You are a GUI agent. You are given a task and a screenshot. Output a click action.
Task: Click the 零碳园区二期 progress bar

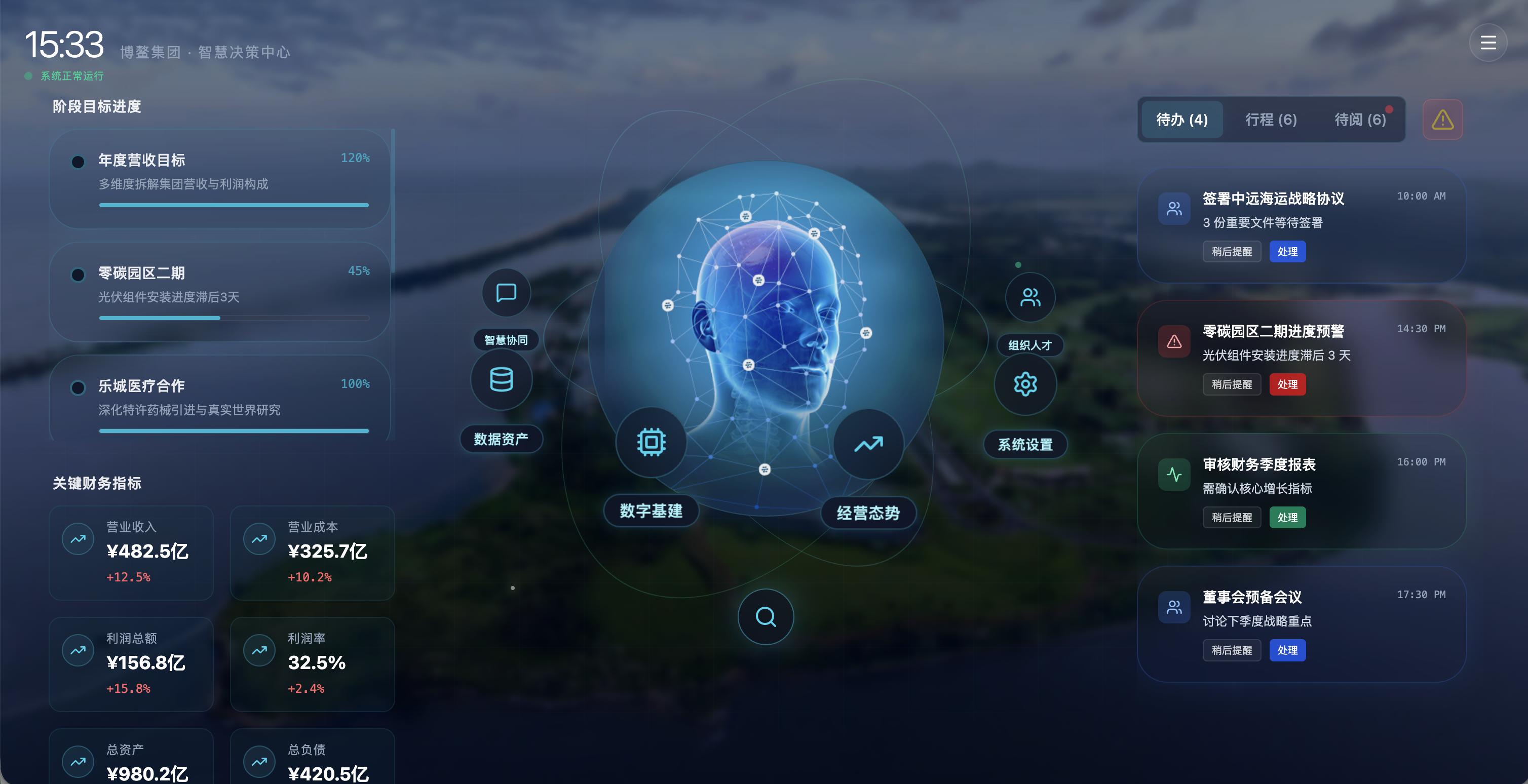pyautogui.click(x=233, y=318)
